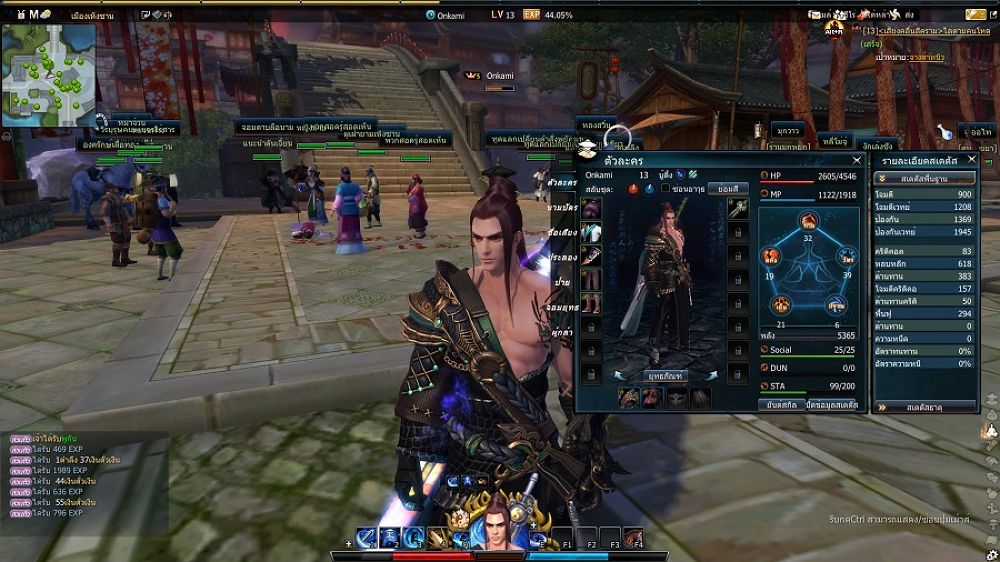Select the equipped weapon slot
The image size is (1000, 562).
click(737, 208)
